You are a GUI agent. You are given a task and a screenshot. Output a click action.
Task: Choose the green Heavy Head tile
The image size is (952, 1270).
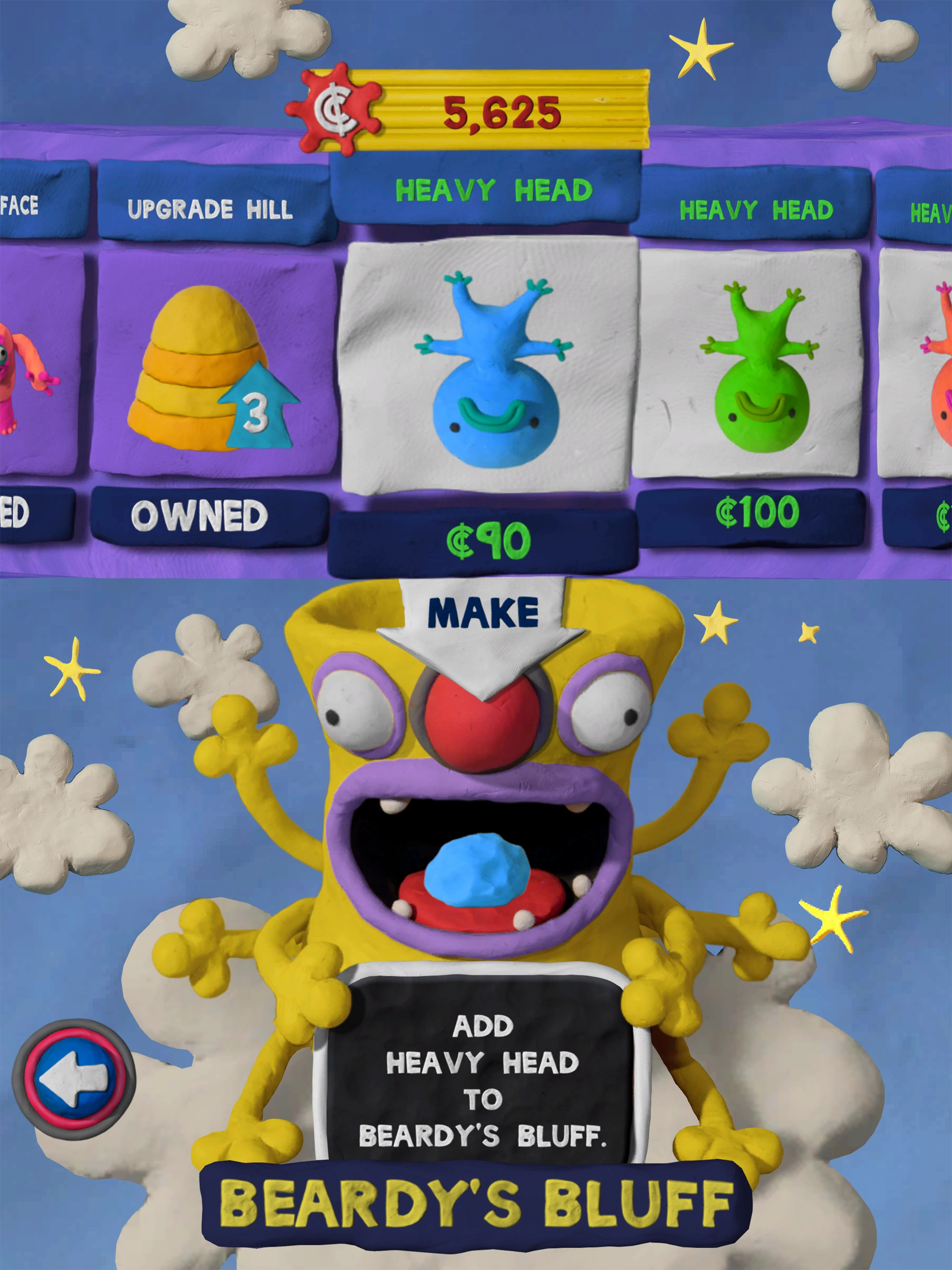pyautogui.click(x=751, y=364)
